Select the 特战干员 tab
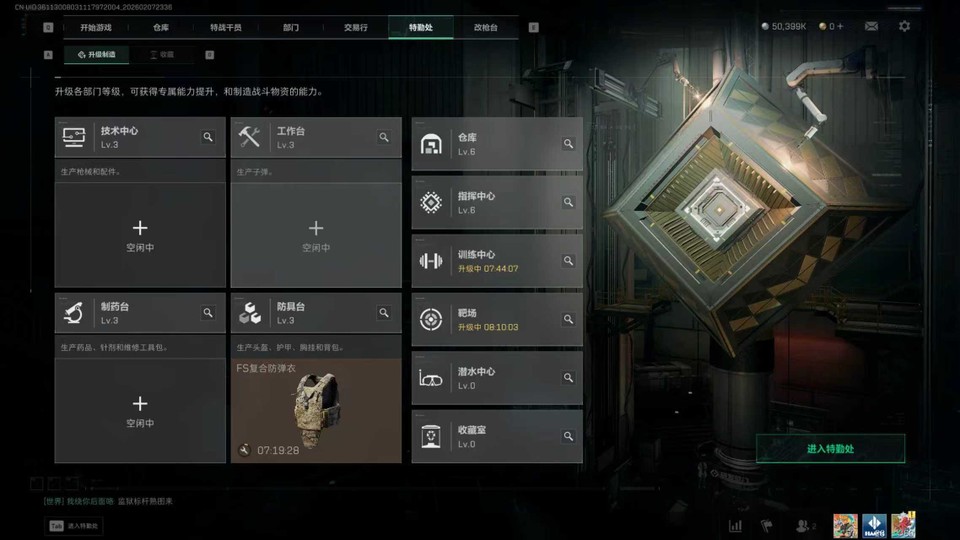 pos(226,28)
